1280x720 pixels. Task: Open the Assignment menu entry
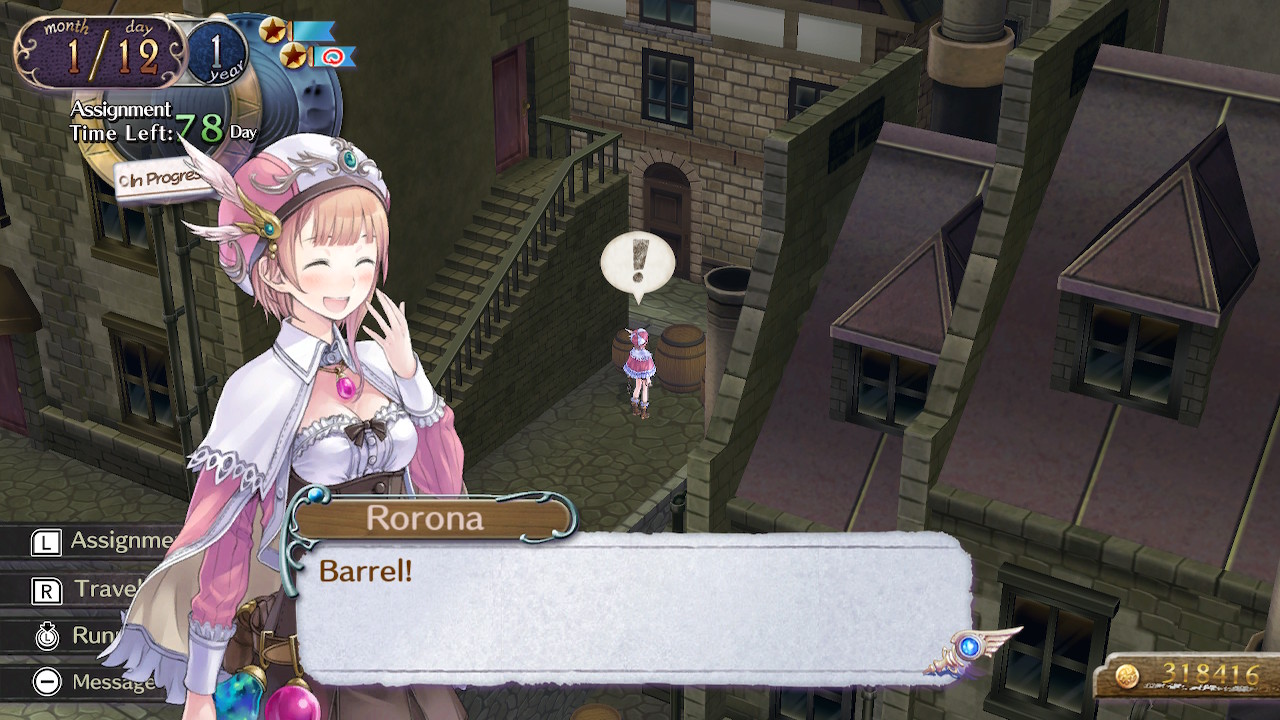[100, 542]
